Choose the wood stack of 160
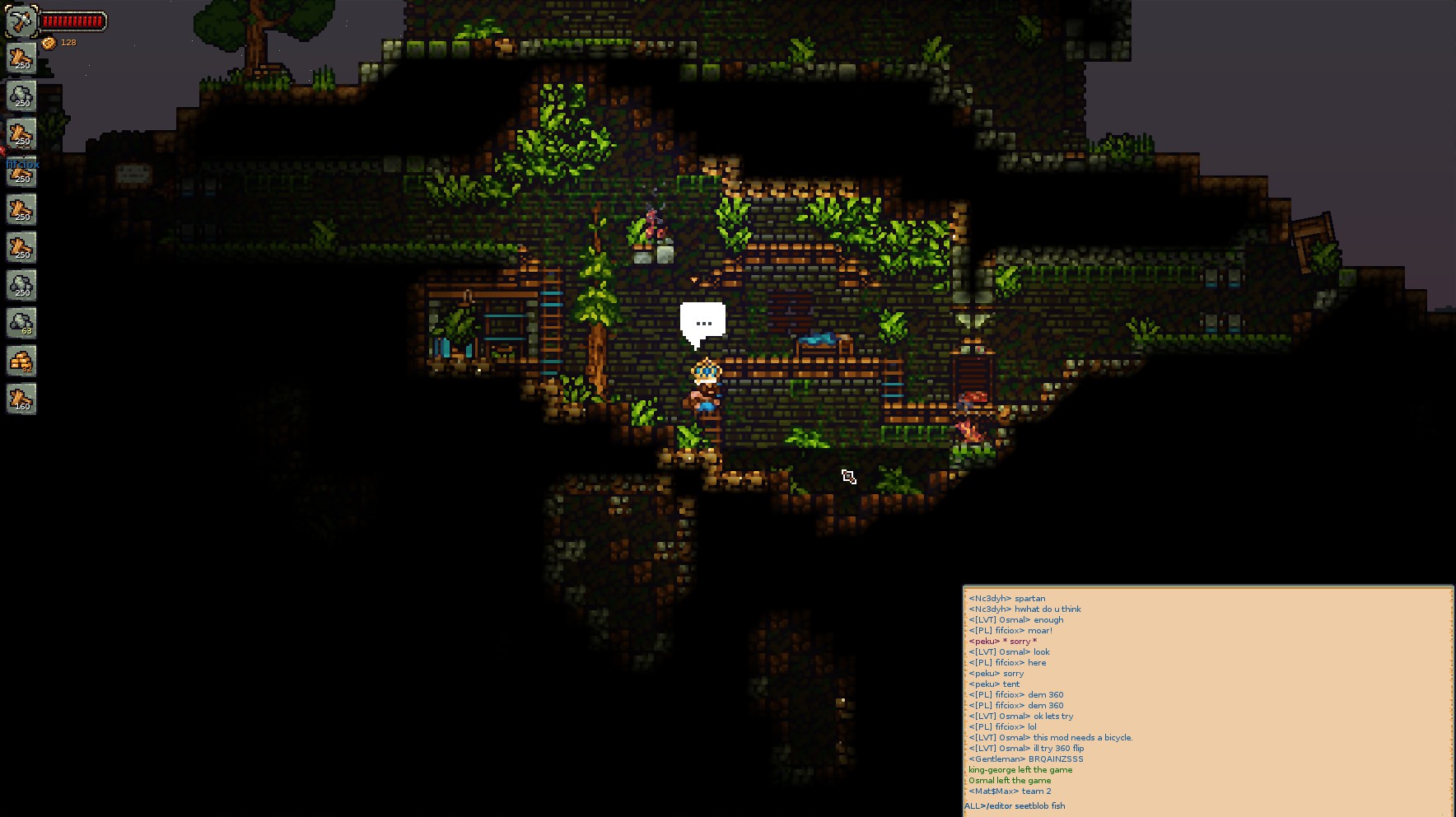1456x817 pixels. [21, 399]
